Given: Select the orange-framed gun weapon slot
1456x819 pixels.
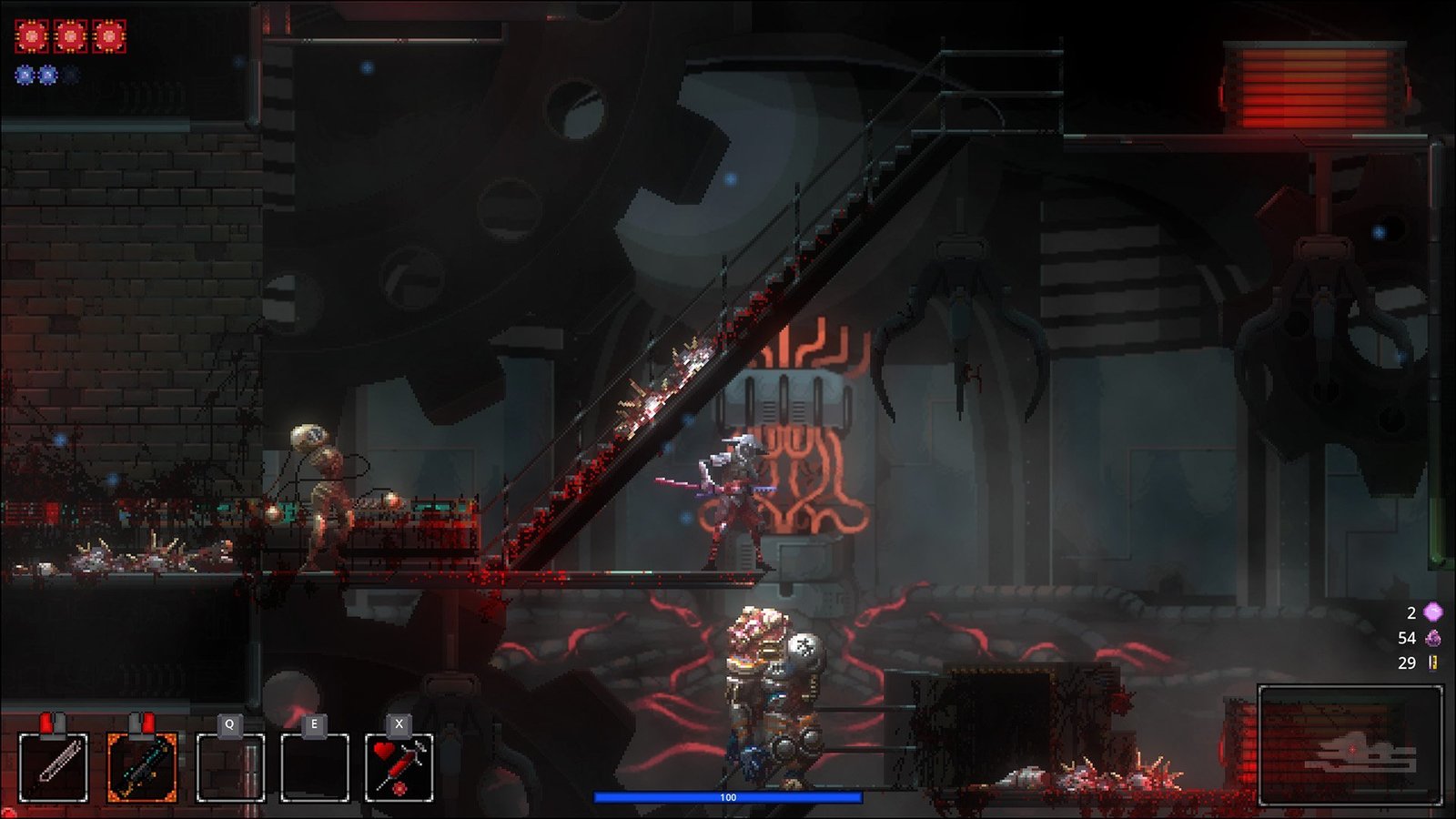Looking at the screenshot, I should [x=142, y=767].
